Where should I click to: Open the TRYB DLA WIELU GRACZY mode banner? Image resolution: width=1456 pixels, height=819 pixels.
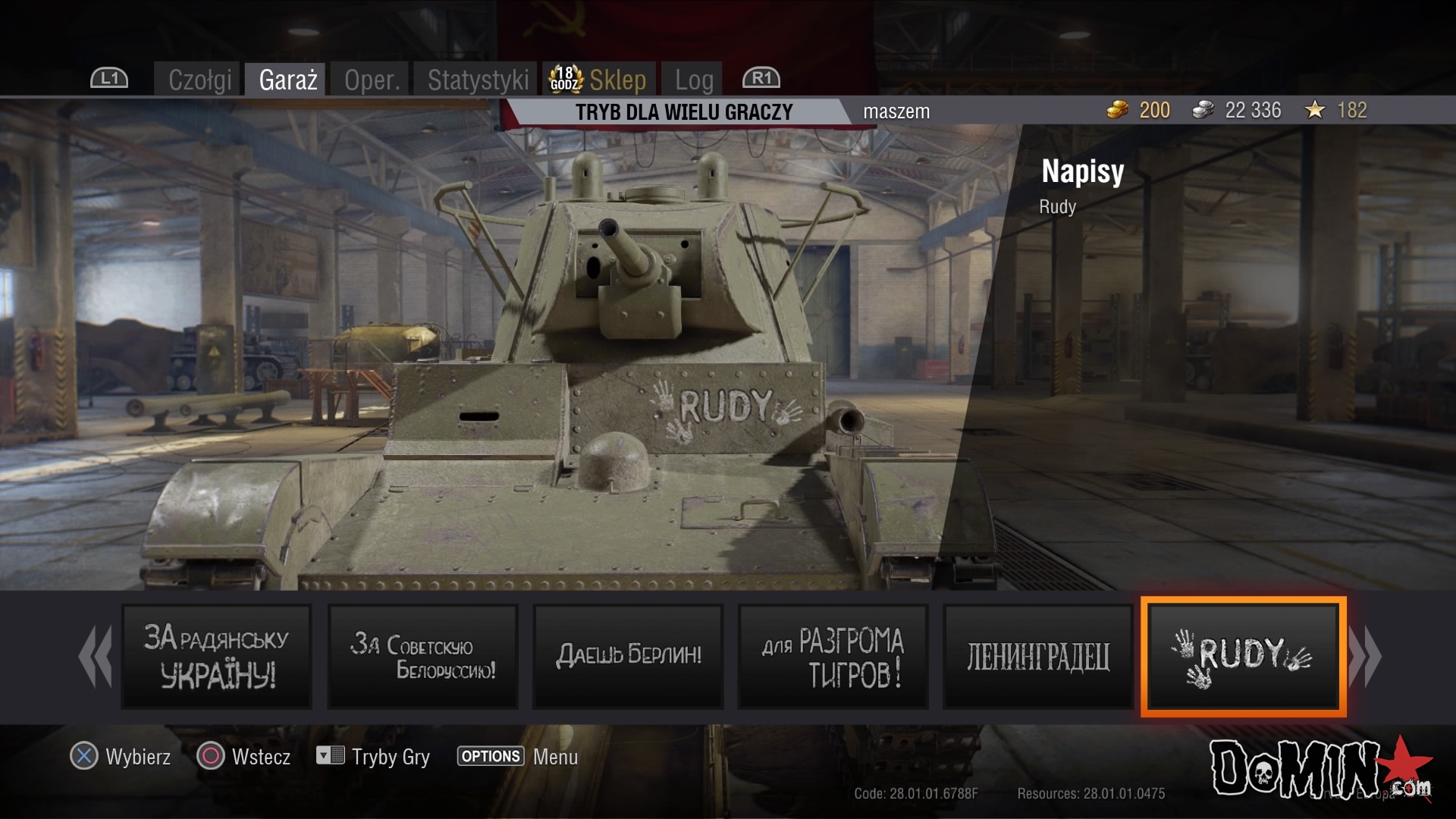tap(683, 112)
